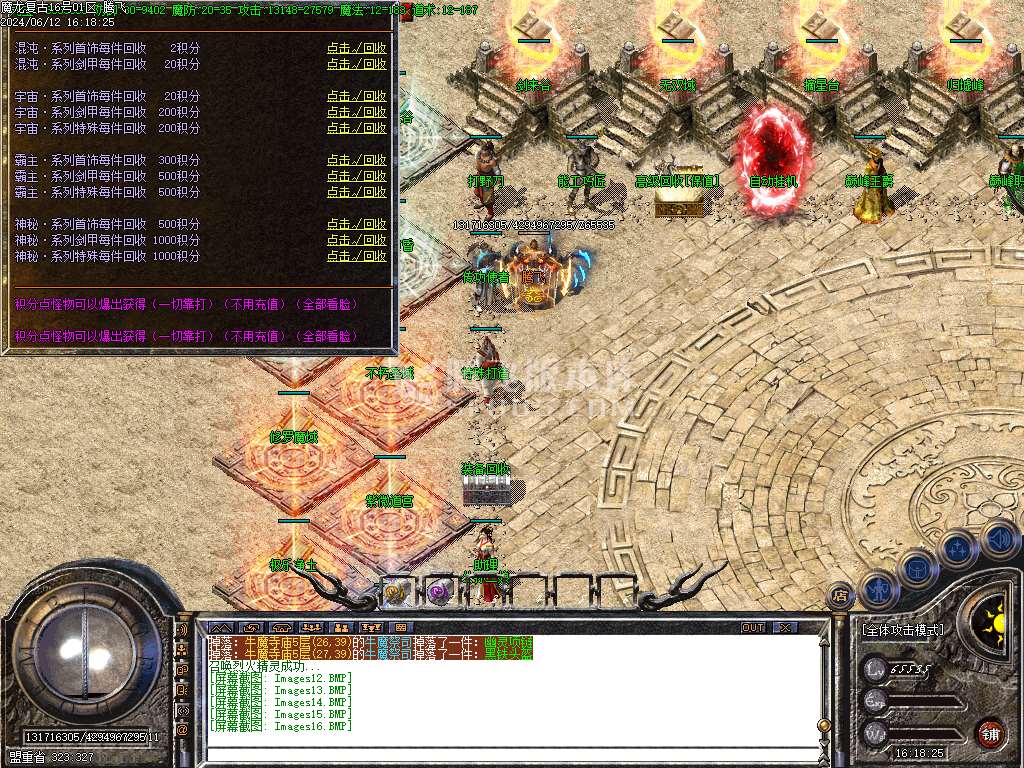The image size is (1024, 768).
Task: Recycle 霸主 jewelry for 300 points
Action: tap(356, 161)
